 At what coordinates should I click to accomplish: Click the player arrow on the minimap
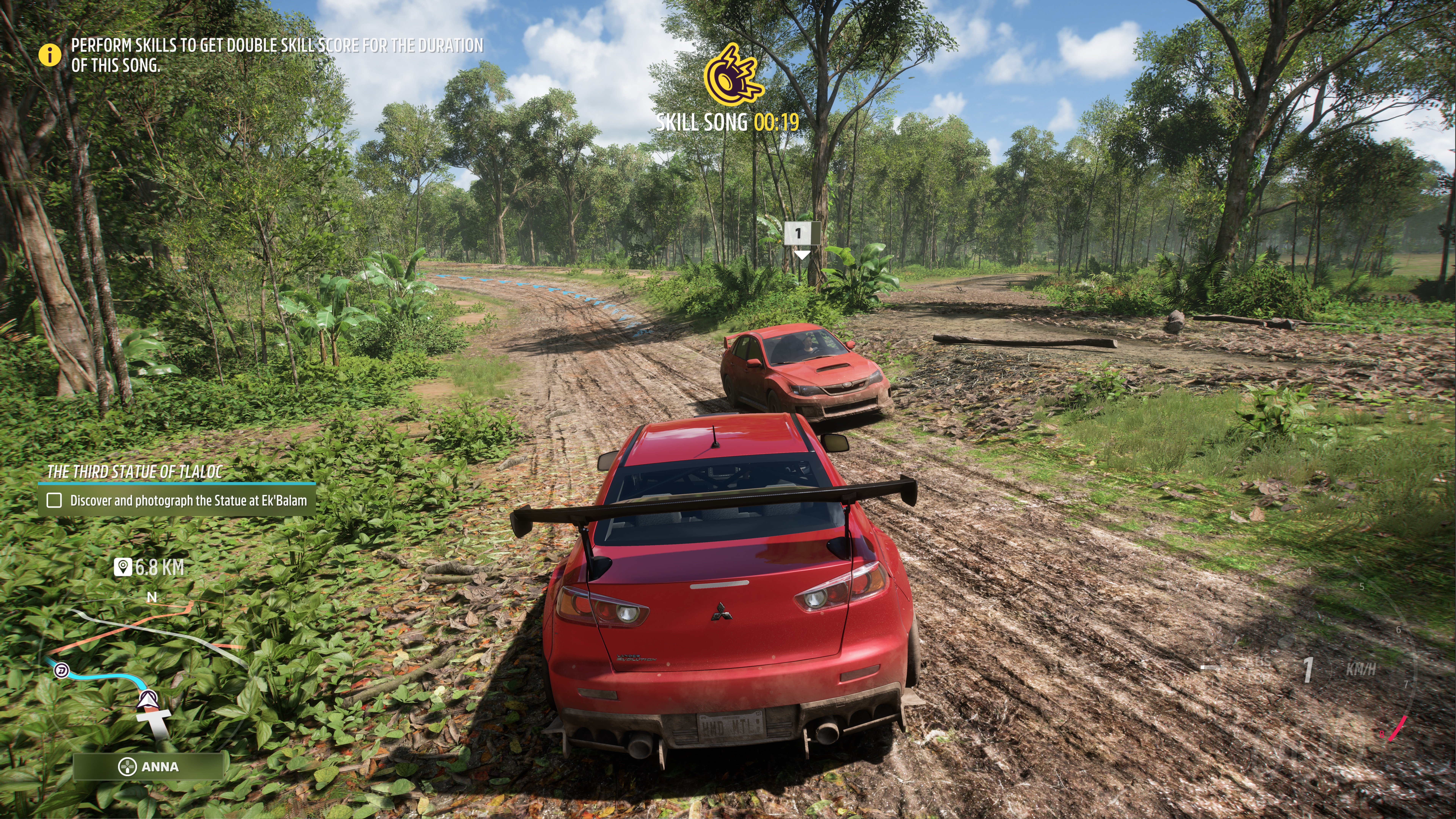(148, 699)
